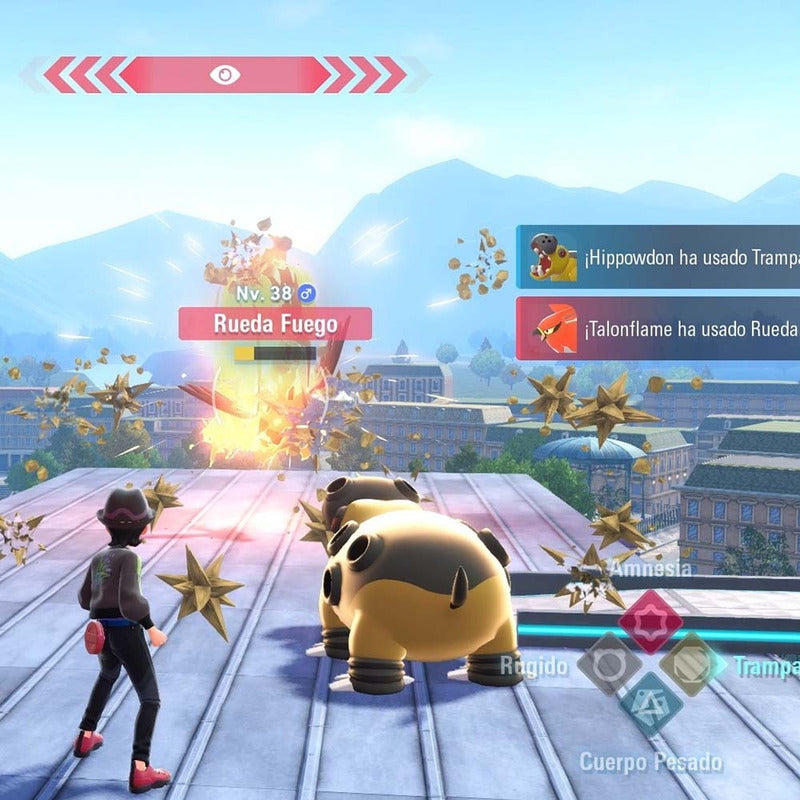This screenshot has width=800, height=800.
Task: Activate the Amnesia move icon
Action: coord(650,621)
